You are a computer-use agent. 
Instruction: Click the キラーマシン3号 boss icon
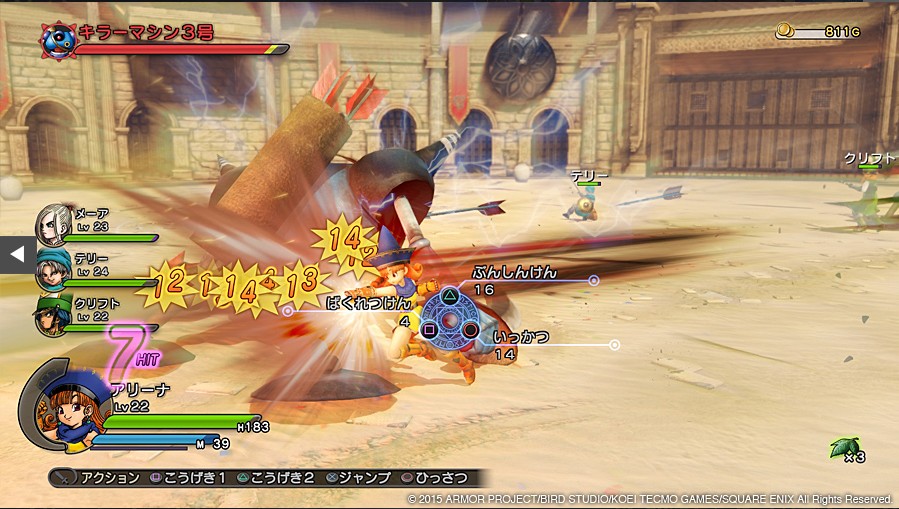[x=58, y=37]
